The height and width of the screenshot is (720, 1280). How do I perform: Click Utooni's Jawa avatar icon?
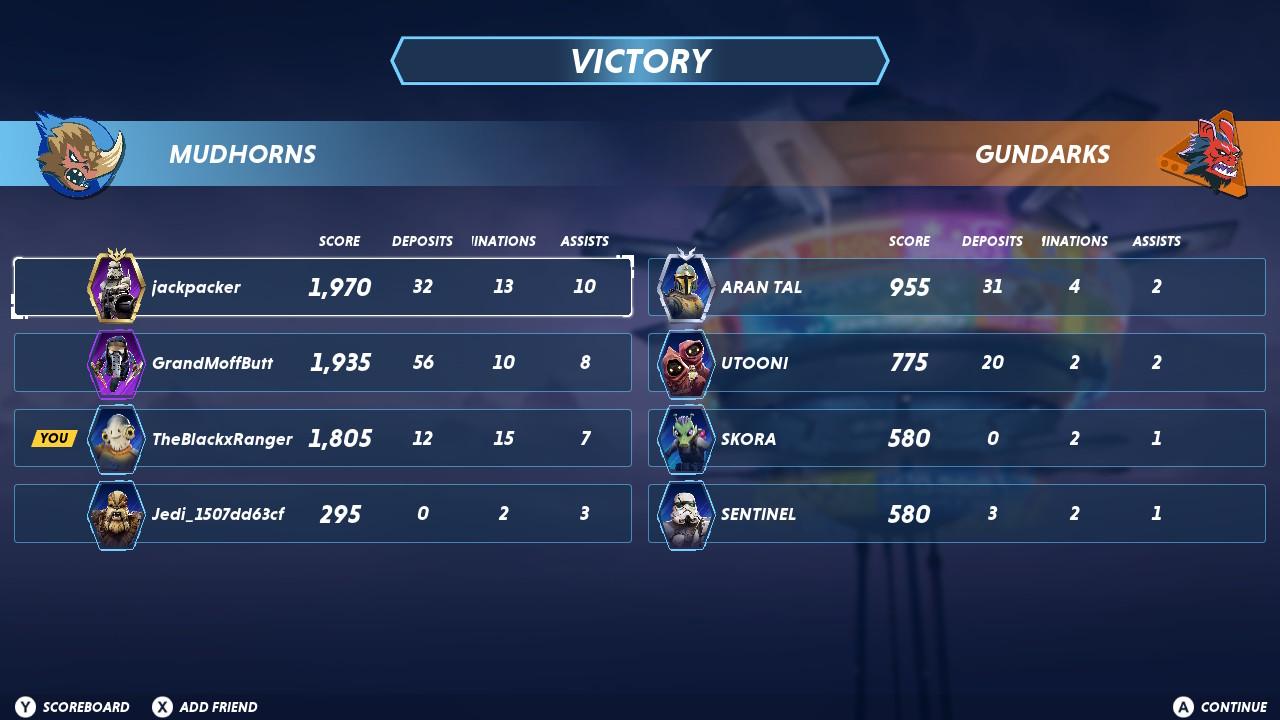point(685,362)
